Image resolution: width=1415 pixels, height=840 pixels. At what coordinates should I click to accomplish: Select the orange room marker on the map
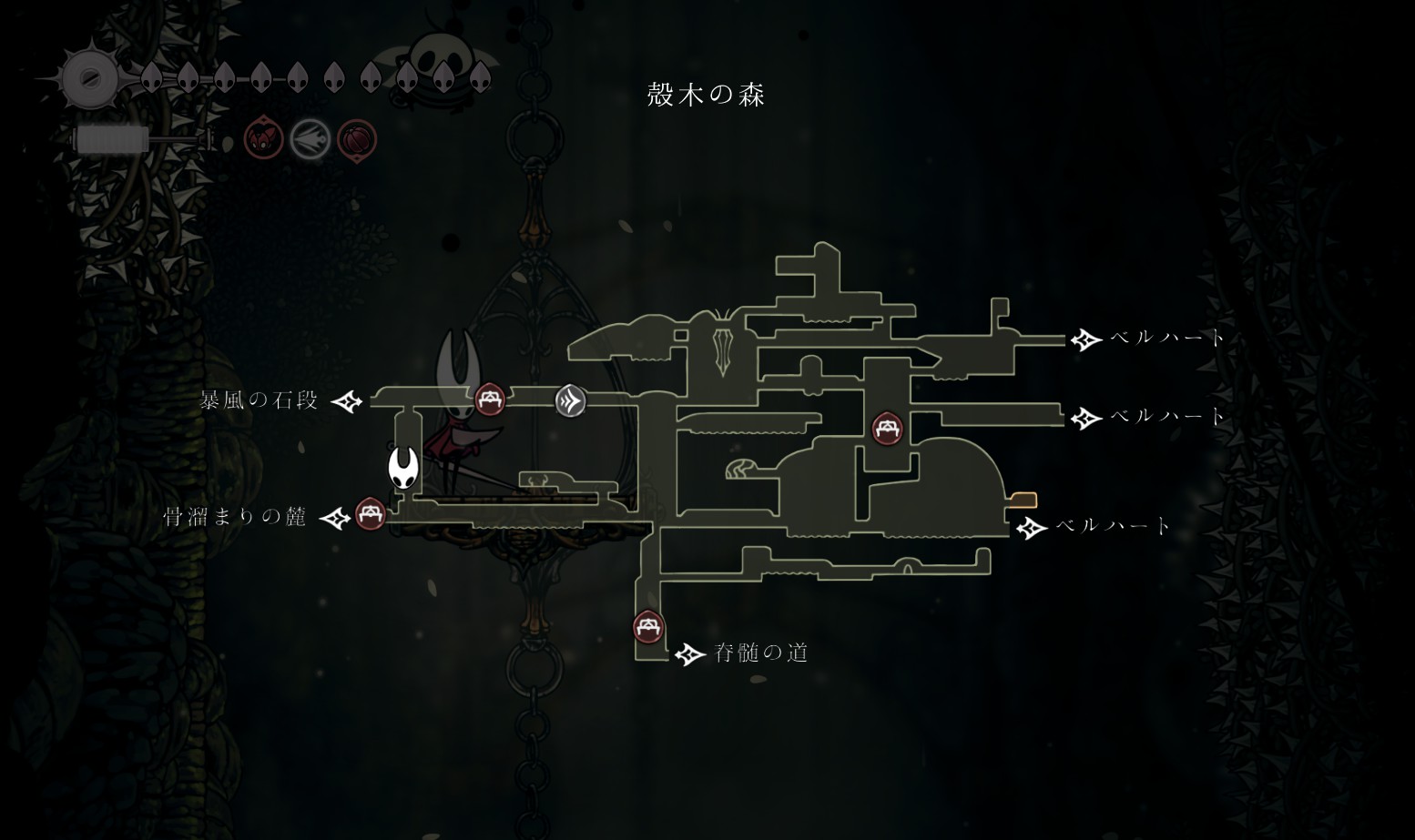[x=1023, y=500]
